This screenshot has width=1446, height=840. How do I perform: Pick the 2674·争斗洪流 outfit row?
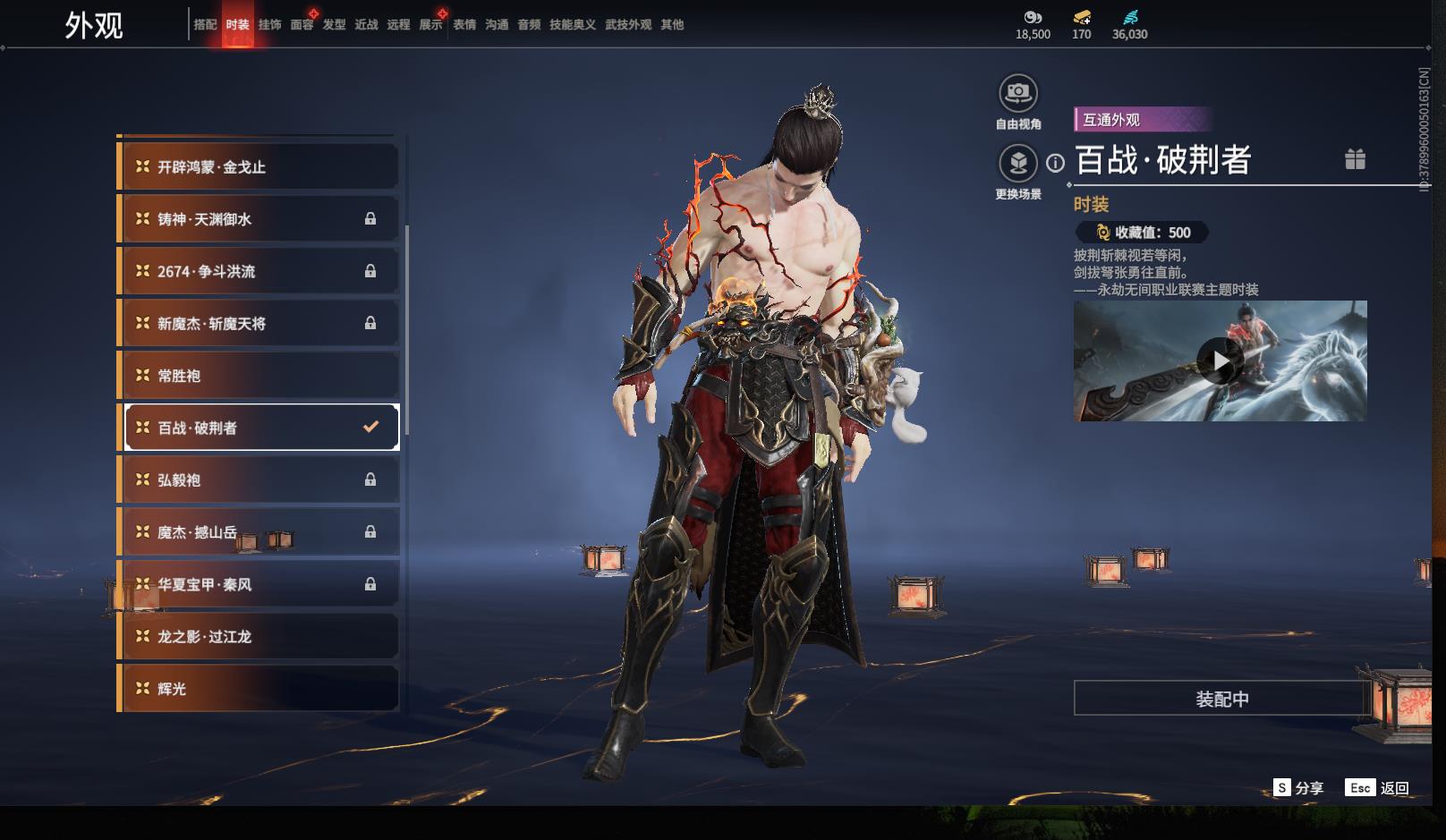point(259,271)
